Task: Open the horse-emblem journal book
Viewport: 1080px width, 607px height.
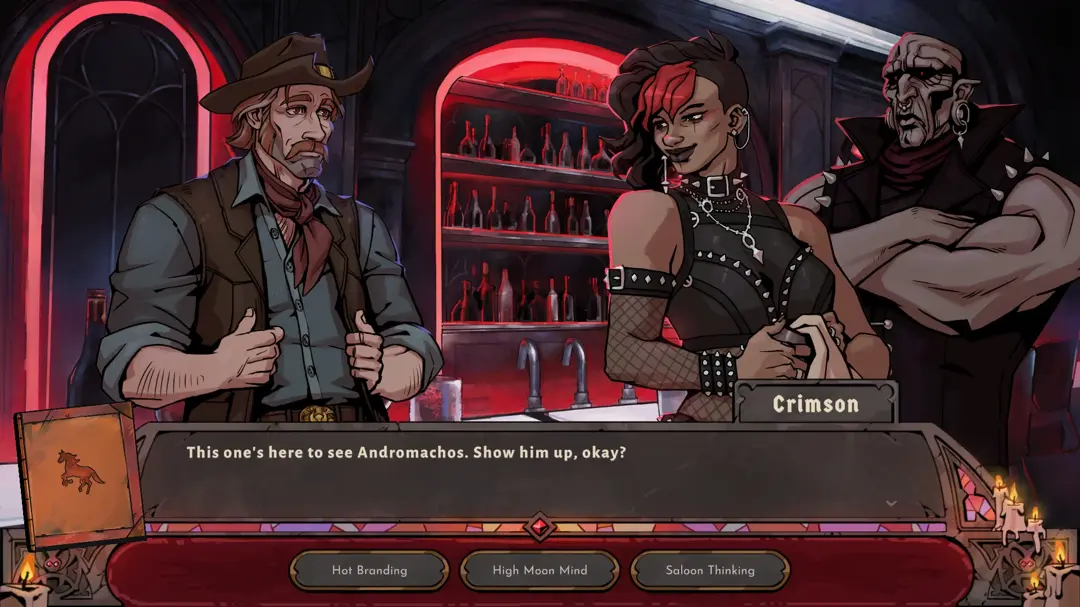Action: point(79,474)
